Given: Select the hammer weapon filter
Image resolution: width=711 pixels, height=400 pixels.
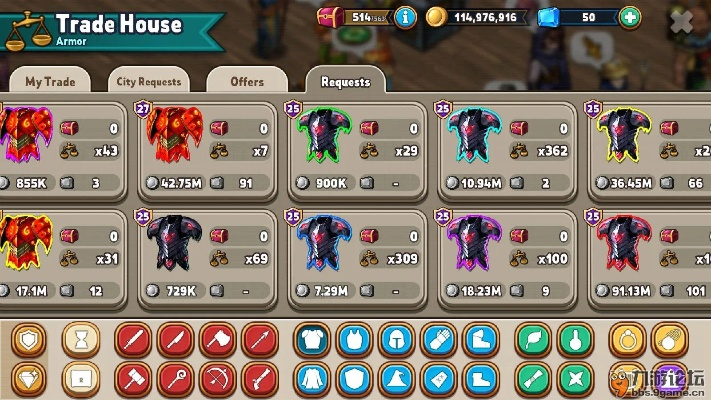Looking at the screenshot, I should [134, 379].
